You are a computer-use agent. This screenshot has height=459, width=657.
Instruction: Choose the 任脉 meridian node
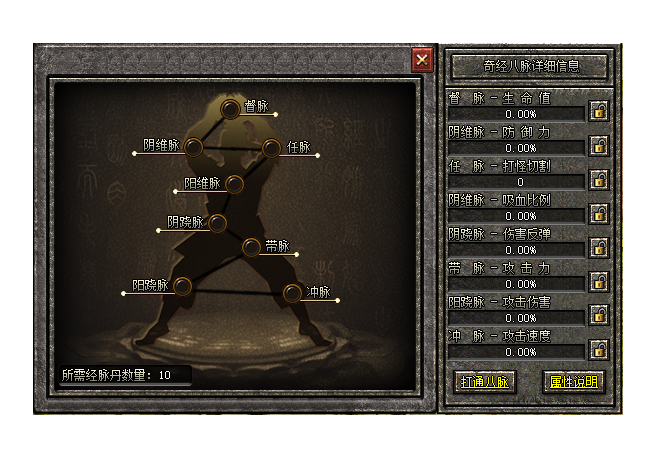pos(270,148)
